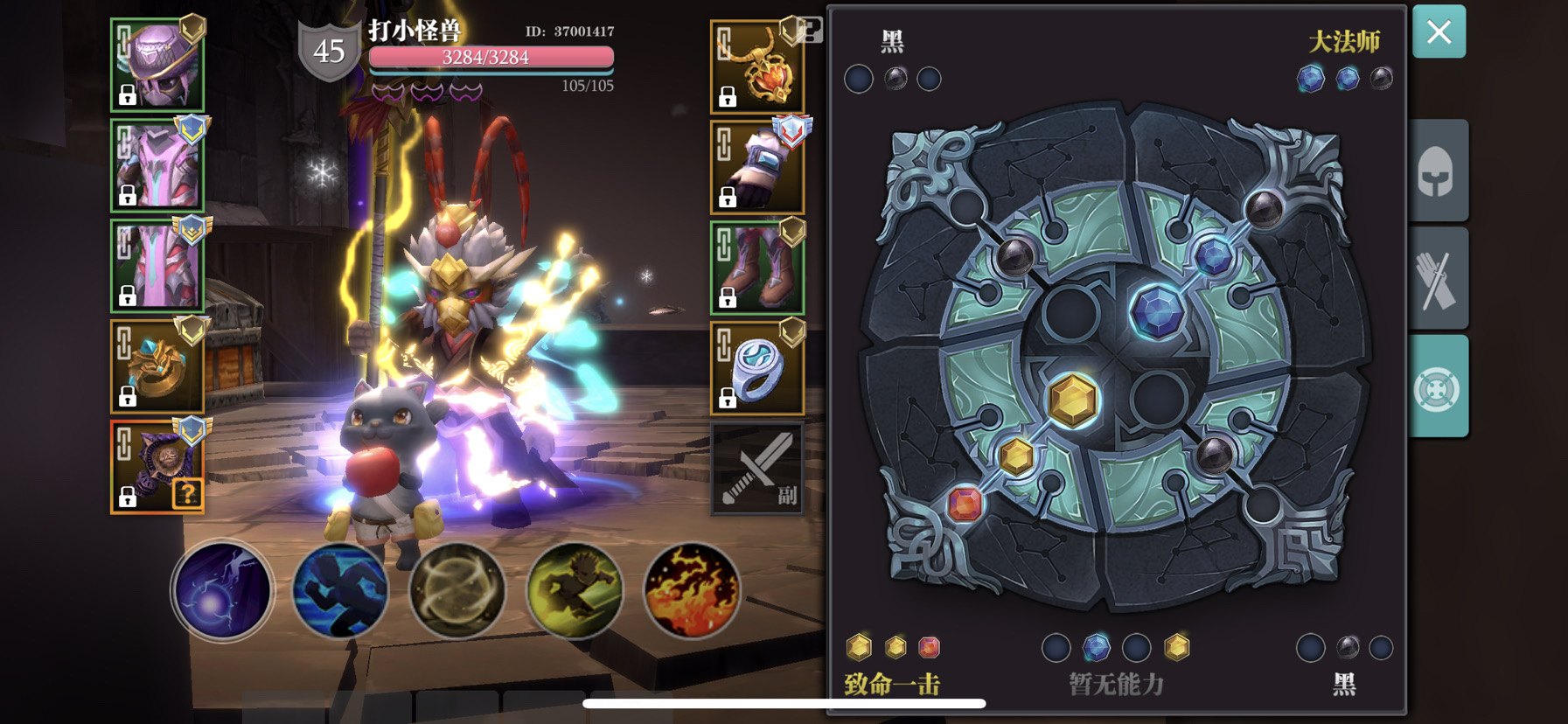Click the red gem on the board
Screen dimensions: 1568x724
(x=965, y=505)
